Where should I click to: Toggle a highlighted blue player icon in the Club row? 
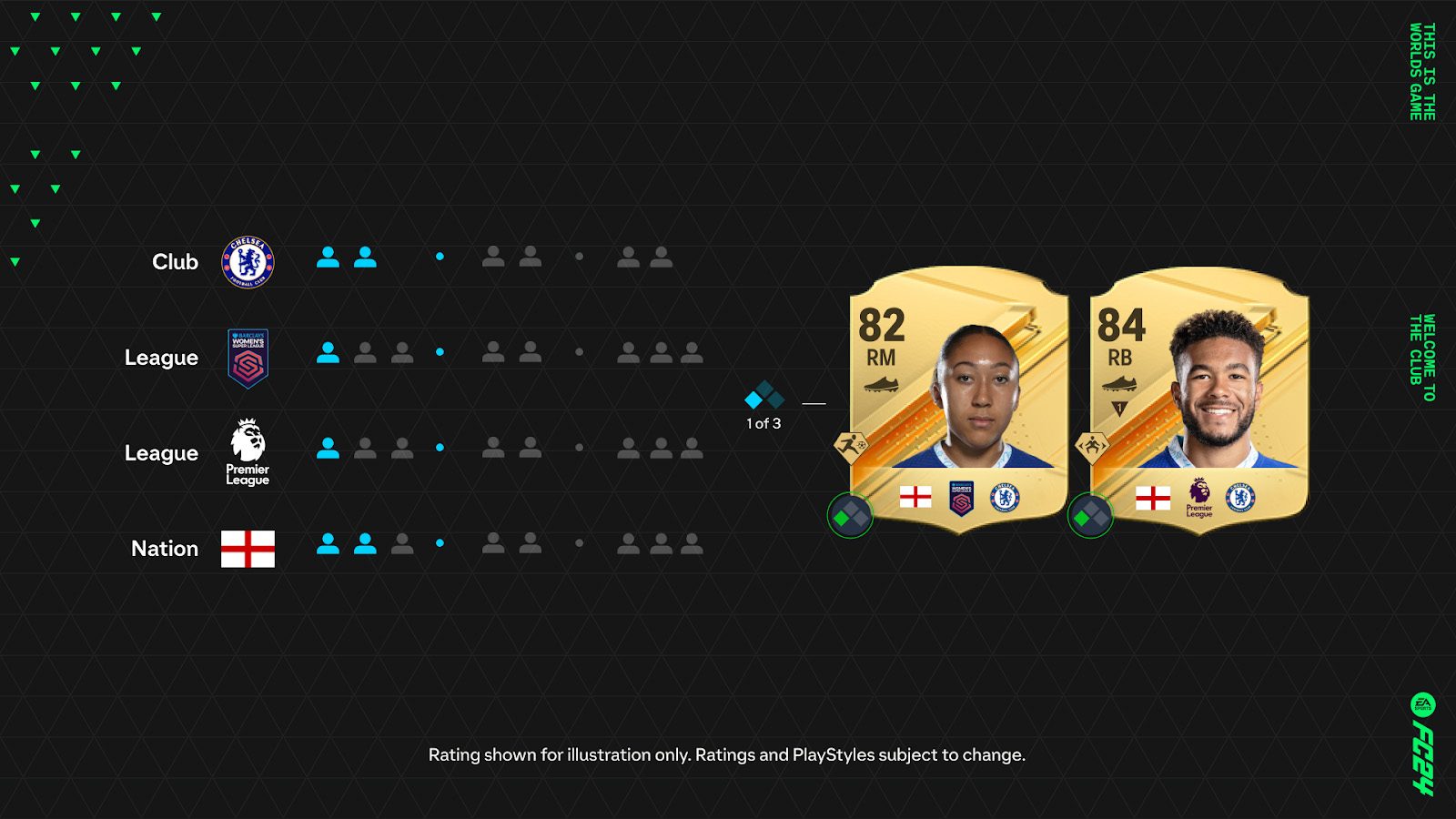(328, 257)
